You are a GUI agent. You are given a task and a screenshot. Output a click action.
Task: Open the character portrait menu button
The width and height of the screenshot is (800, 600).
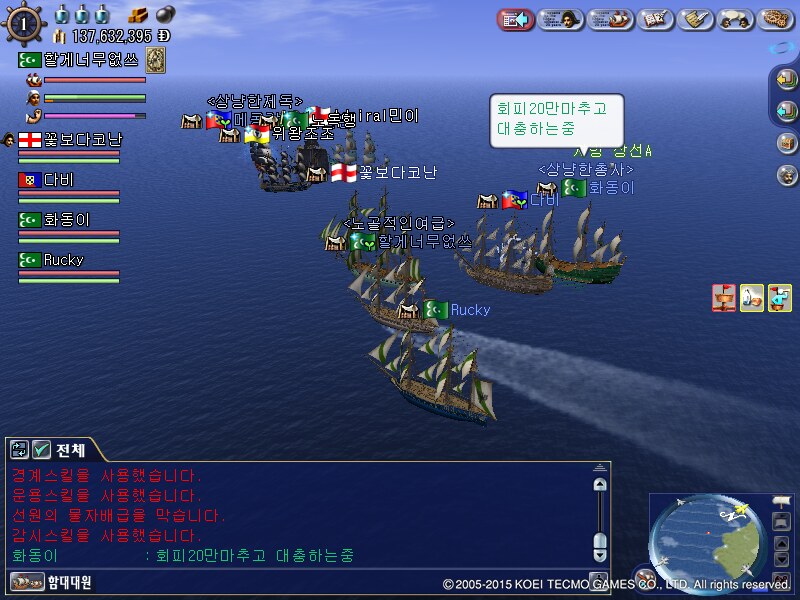562,19
